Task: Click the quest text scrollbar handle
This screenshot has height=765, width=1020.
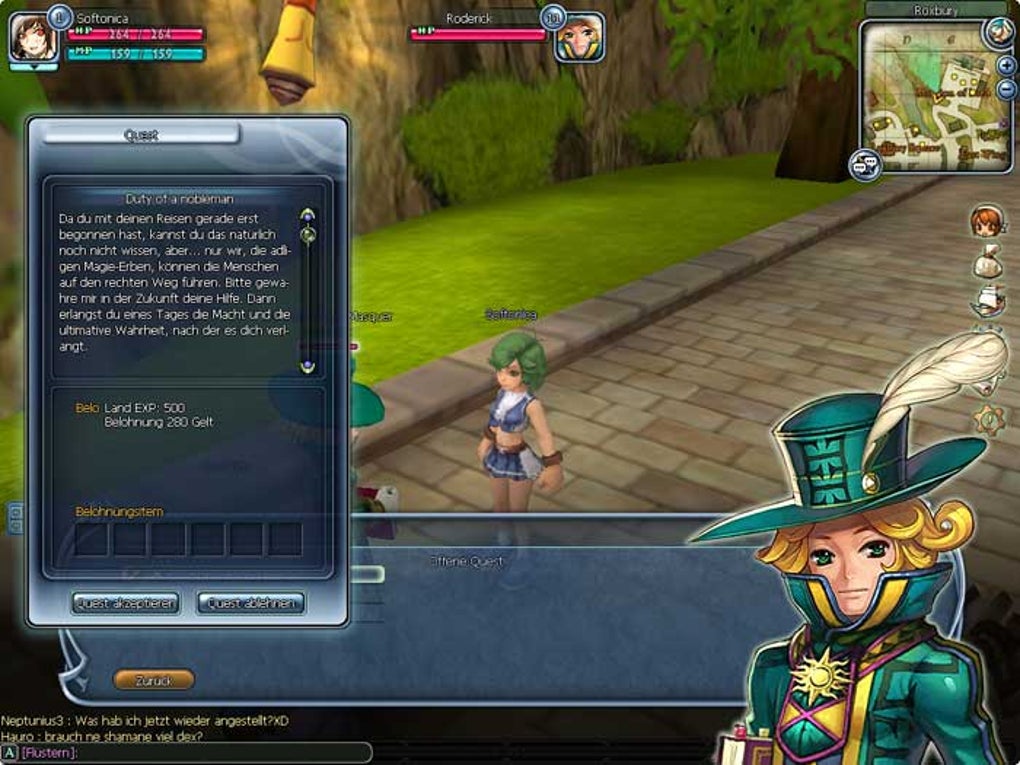Action: click(x=308, y=235)
